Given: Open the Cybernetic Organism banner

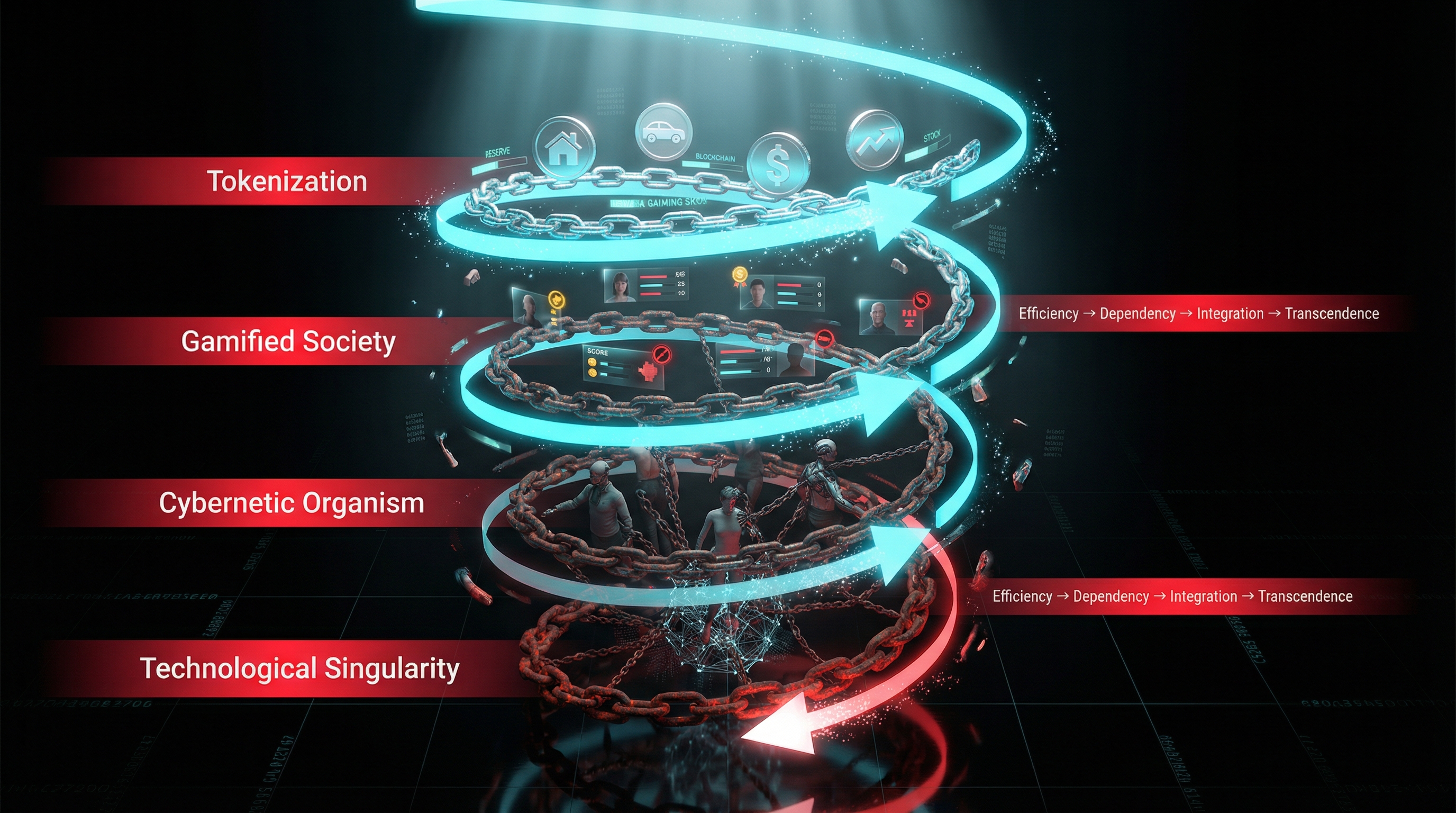Looking at the screenshot, I should 291,503.
